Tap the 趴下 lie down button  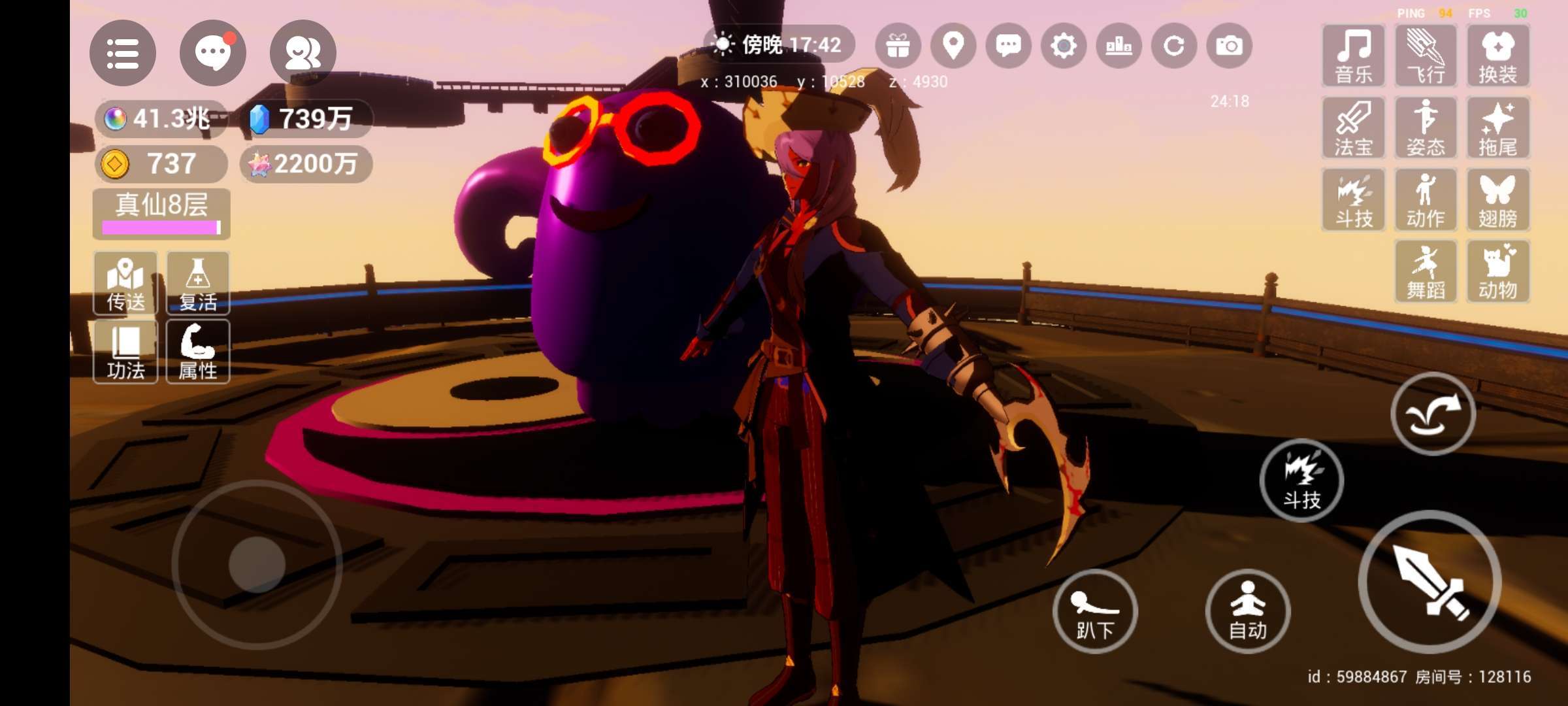click(1095, 611)
